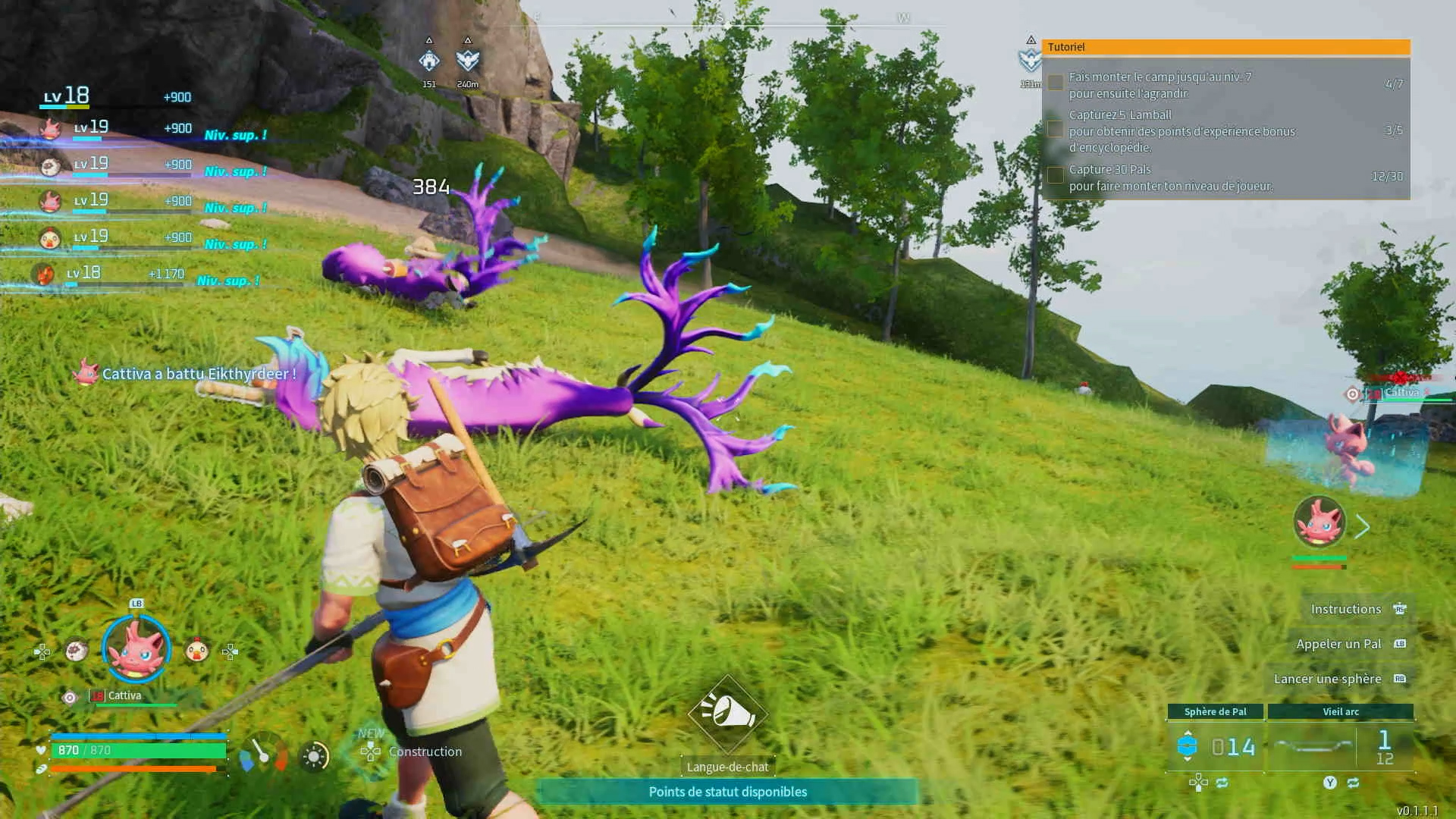The width and height of the screenshot is (1456, 819).
Task: Activate the Langue-de-chat megaphone skill icon
Action: [x=727, y=714]
